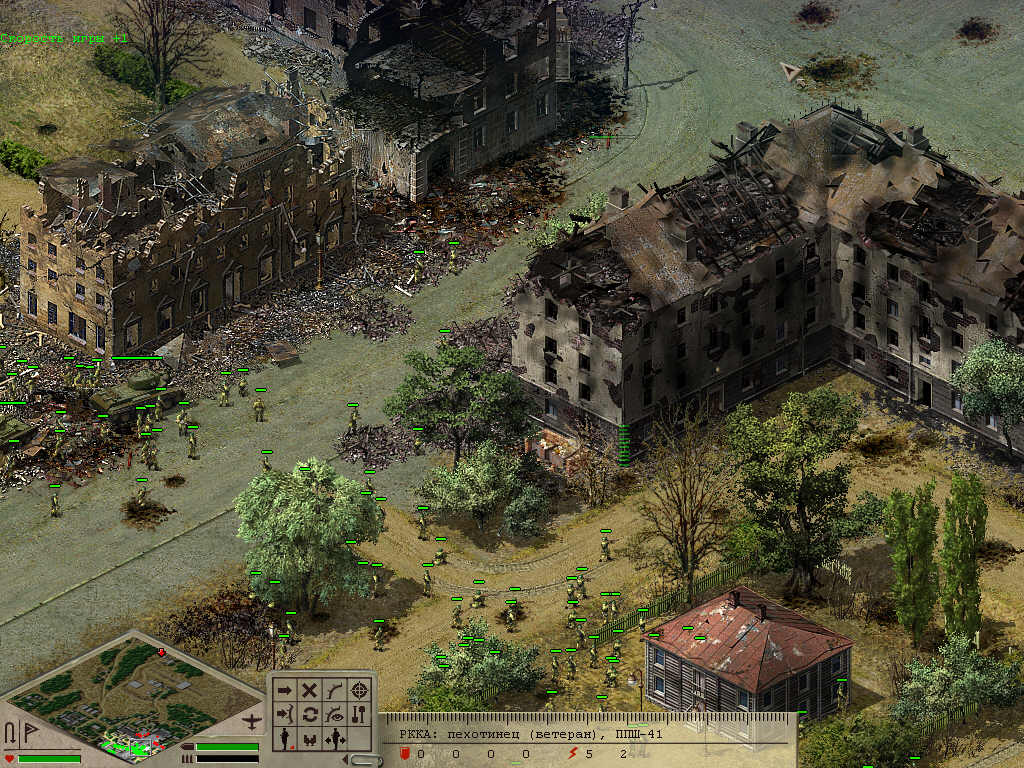Click the standing soldier with red dot icon
The height and width of the screenshot is (768, 1024).
pos(284,739)
